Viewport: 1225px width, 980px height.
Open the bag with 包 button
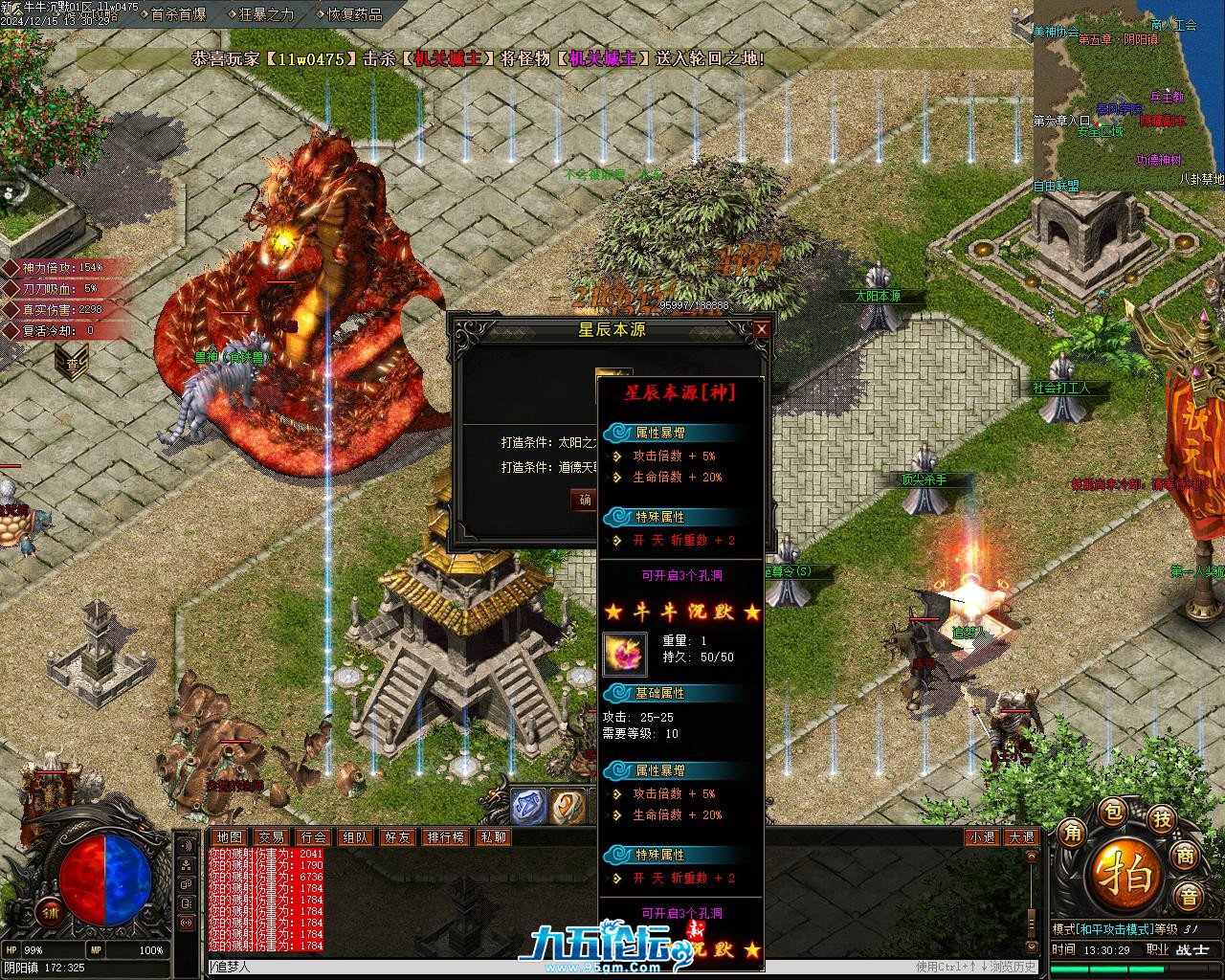tap(1113, 812)
